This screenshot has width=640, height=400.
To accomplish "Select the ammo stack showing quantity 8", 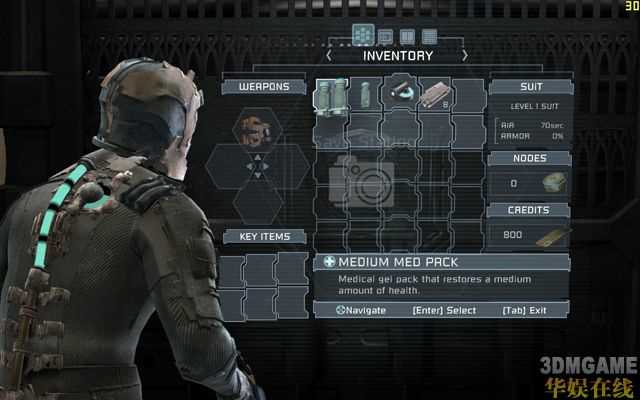I will (x=436, y=96).
